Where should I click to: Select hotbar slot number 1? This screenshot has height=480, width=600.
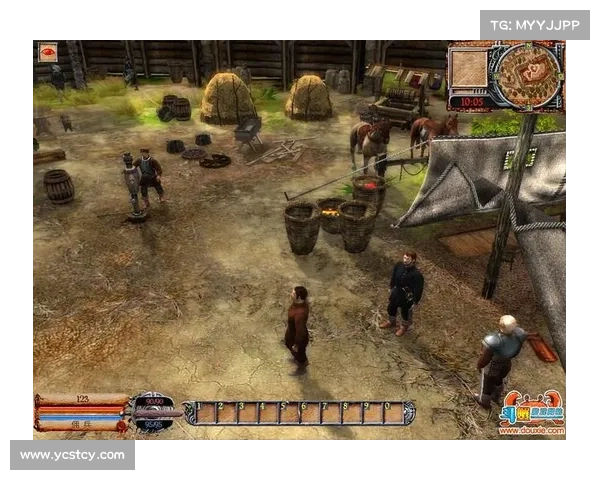204,413
